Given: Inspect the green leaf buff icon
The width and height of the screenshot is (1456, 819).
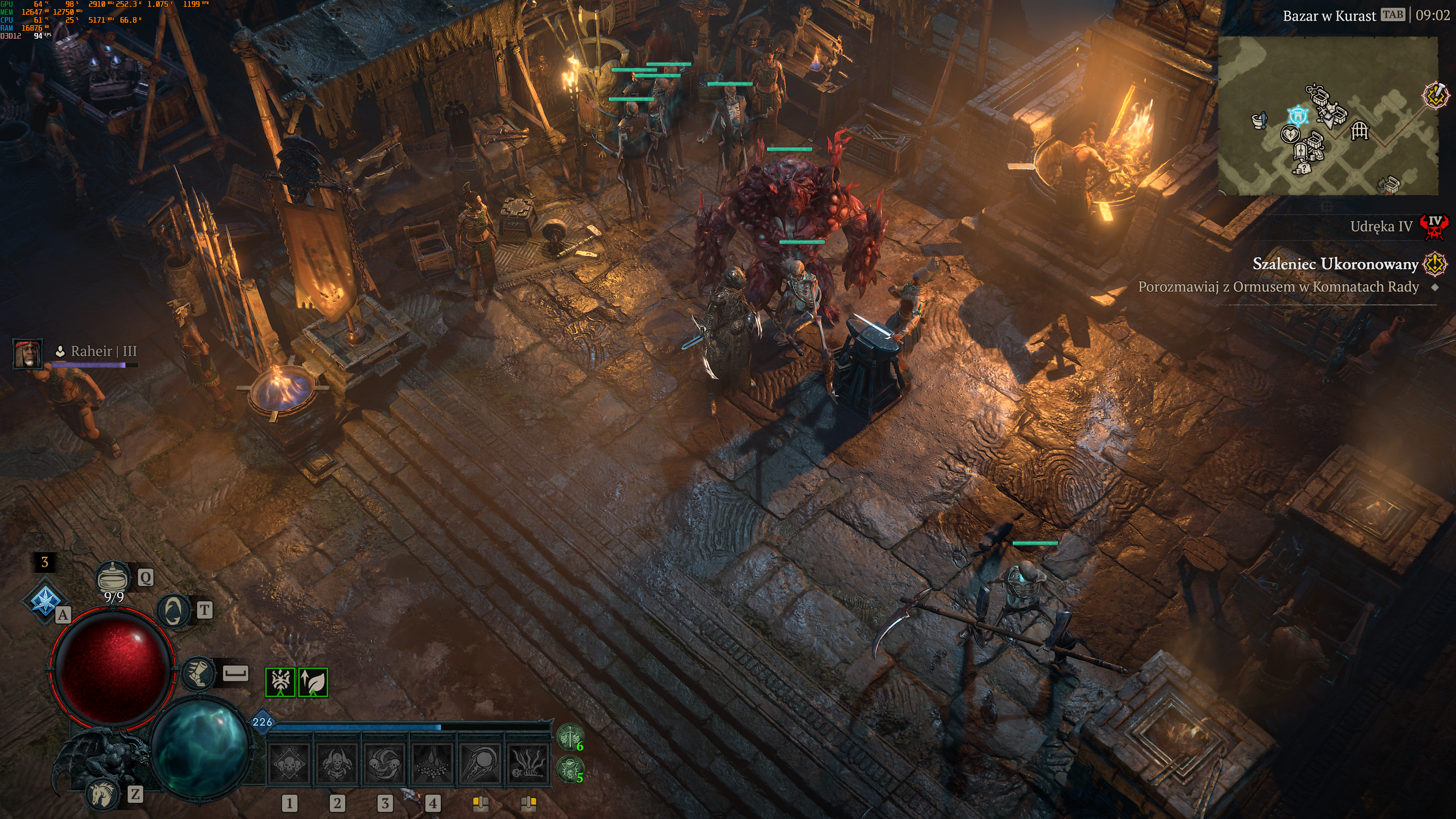Looking at the screenshot, I should coord(313,682).
